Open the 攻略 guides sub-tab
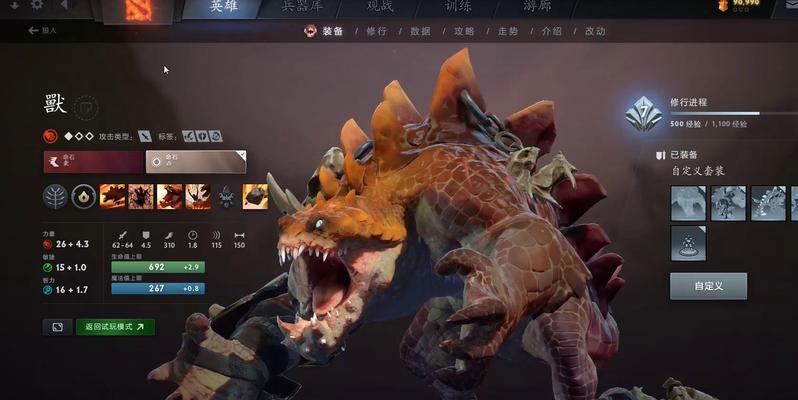798x400 pixels. click(464, 31)
